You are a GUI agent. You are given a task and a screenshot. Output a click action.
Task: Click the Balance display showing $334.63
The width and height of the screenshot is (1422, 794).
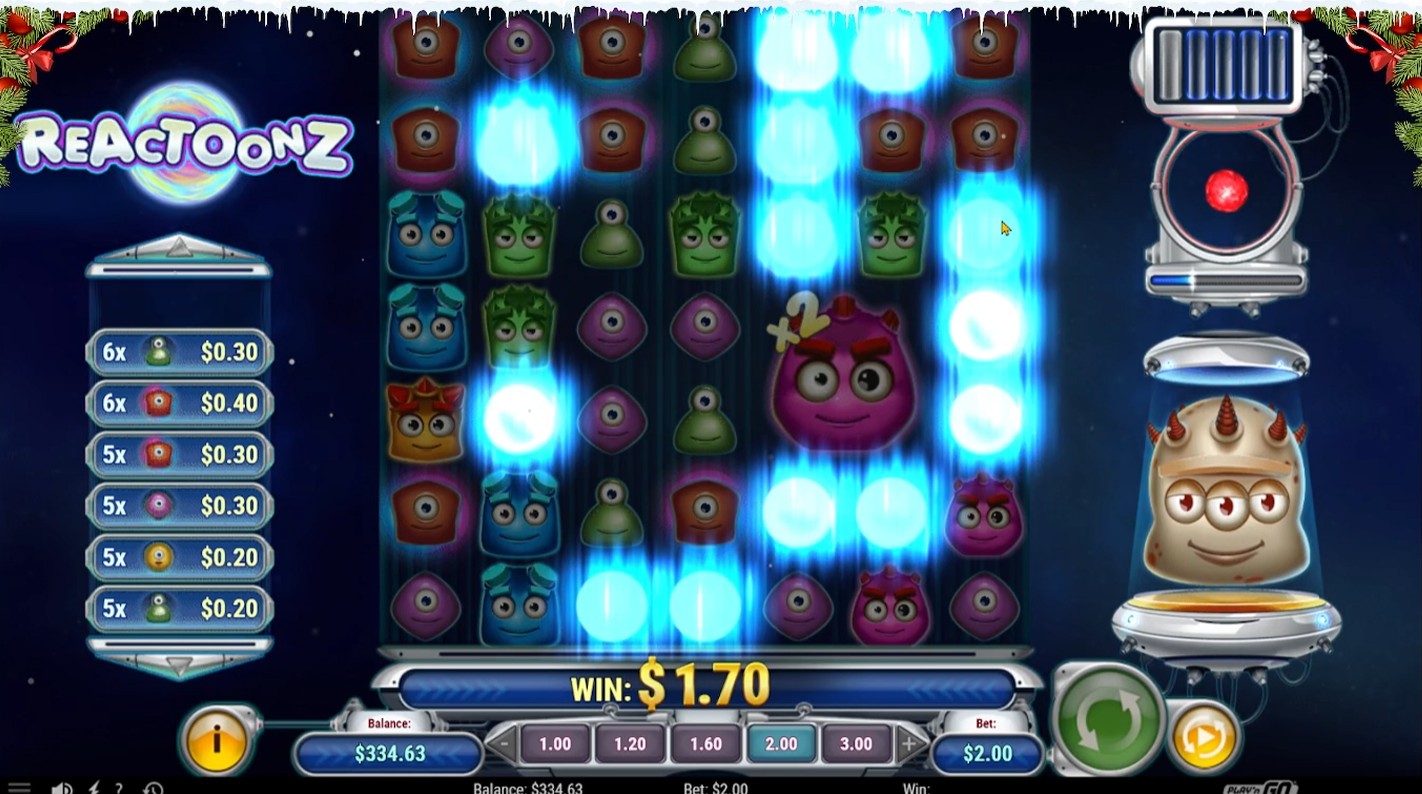pyautogui.click(x=387, y=756)
